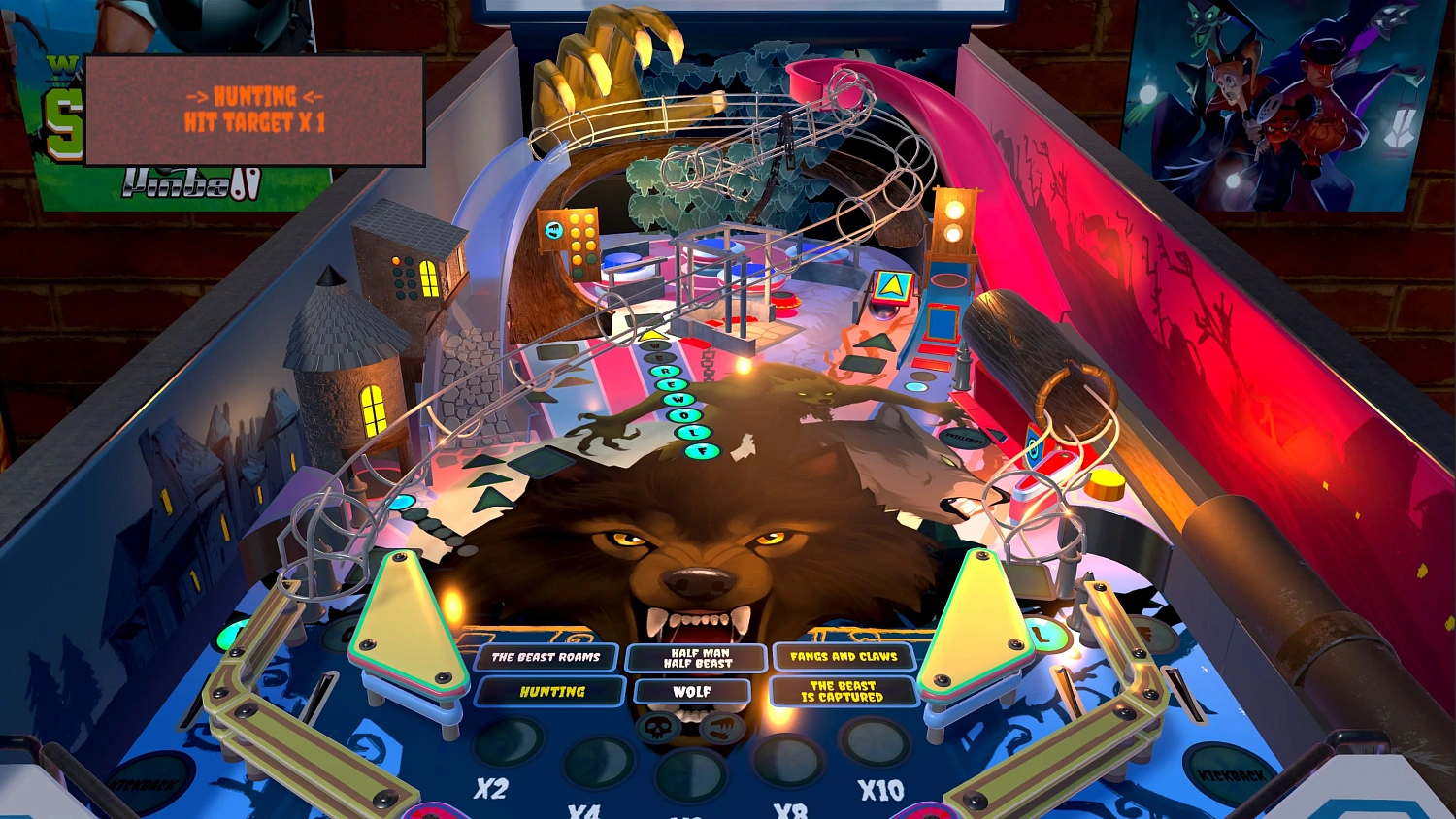Click the W letter atop the WEREWOLF lane
The width and height of the screenshot is (1456, 819).
tap(654, 345)
